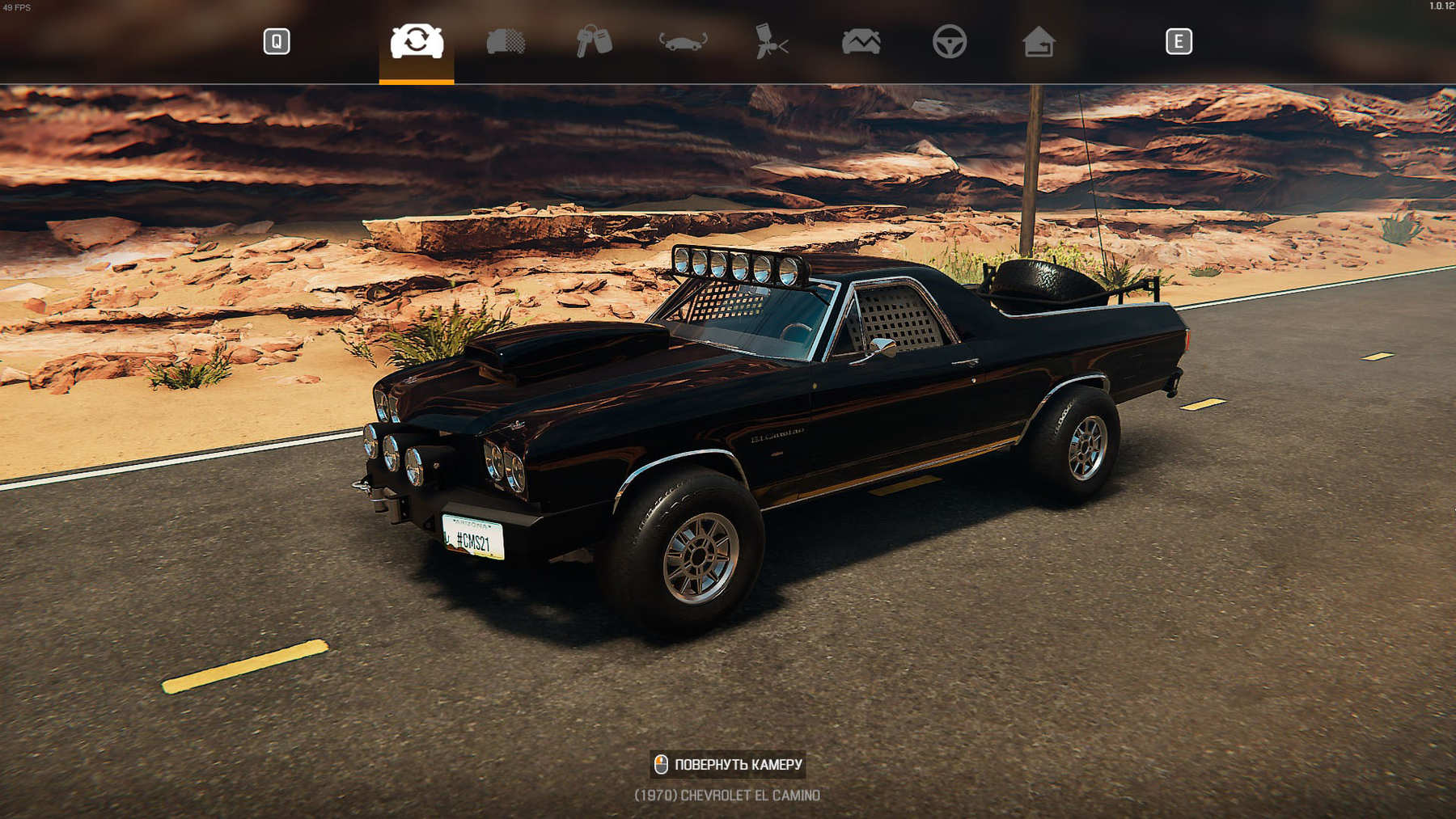The width and height of the screenshot is (1456, 819).
Task: Click the house with return arrow tab
Action: coord(1039,41)
